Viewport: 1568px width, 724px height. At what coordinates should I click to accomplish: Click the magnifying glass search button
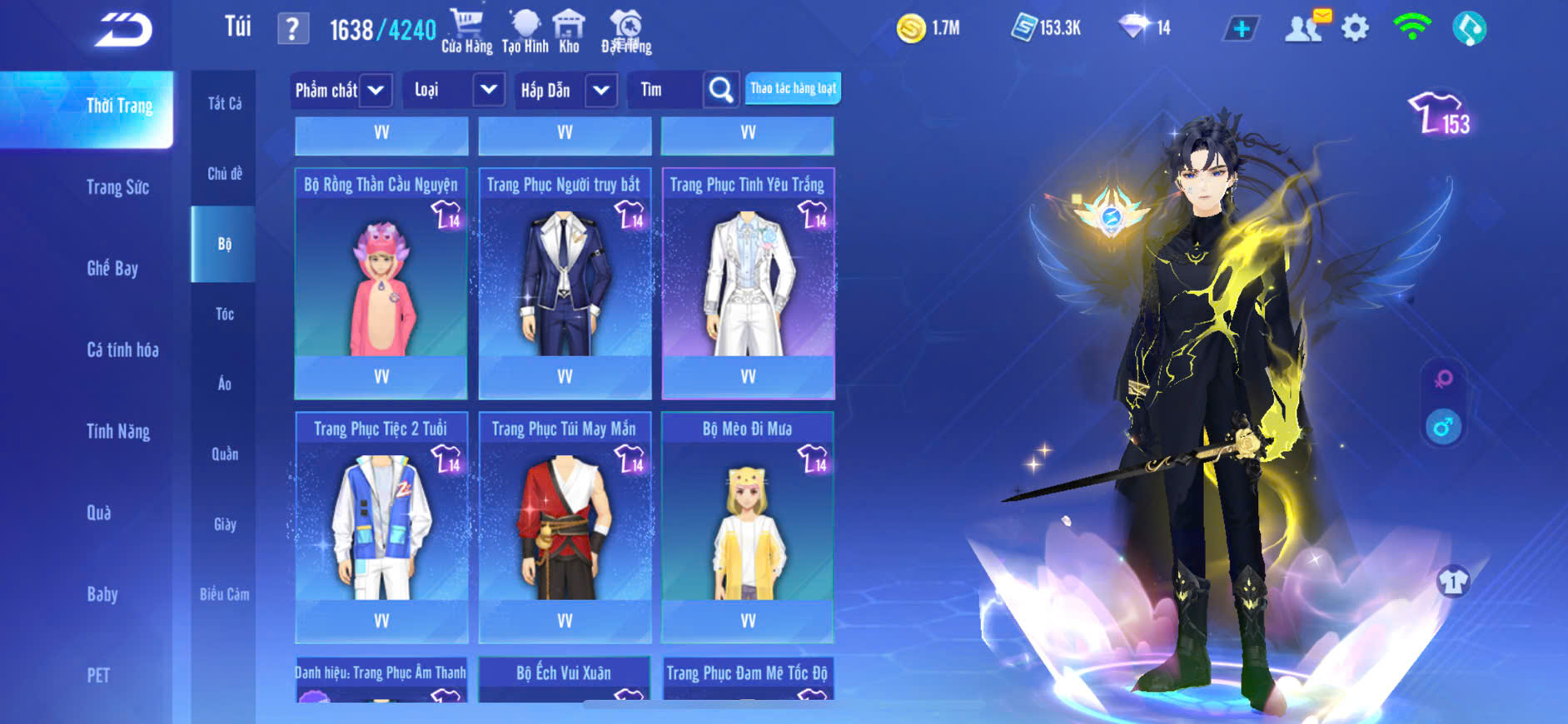pyautogui.click(x=721, y=90)
